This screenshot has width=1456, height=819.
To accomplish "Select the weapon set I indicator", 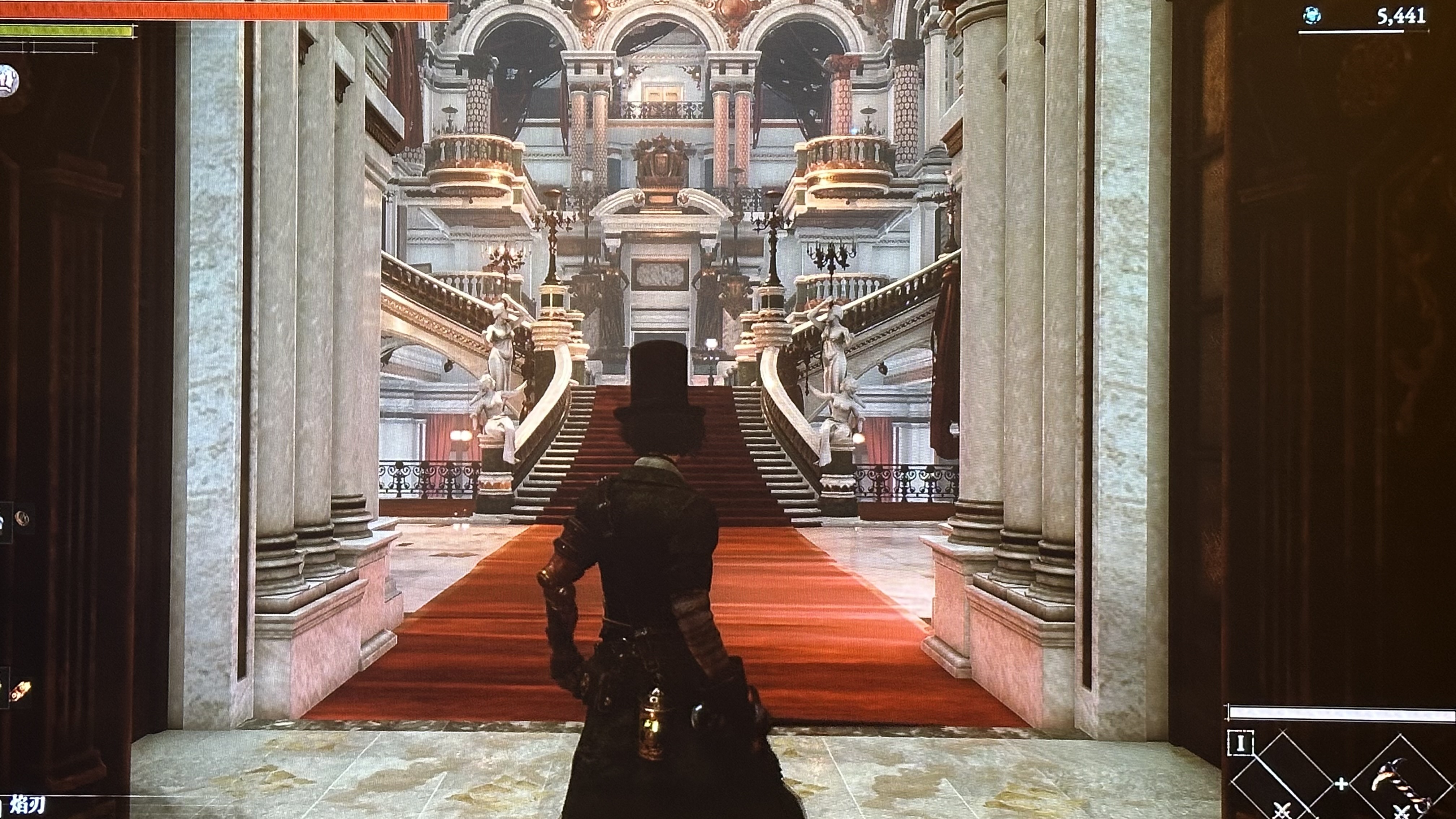I will point(1240,743).
